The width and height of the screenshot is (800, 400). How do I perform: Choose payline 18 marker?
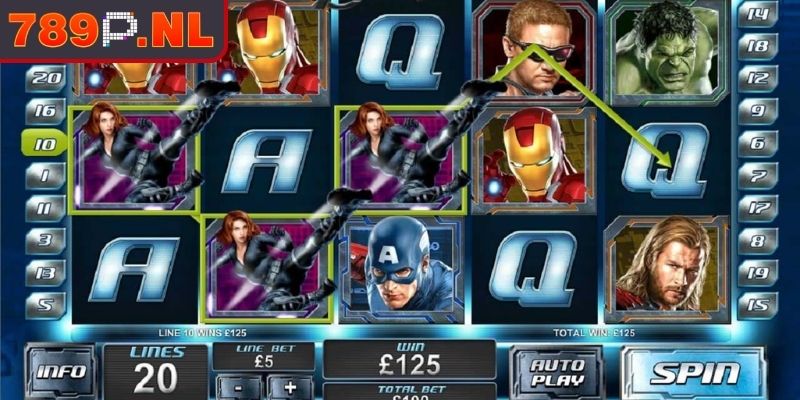pyautogui.click(x=756, y=46)
